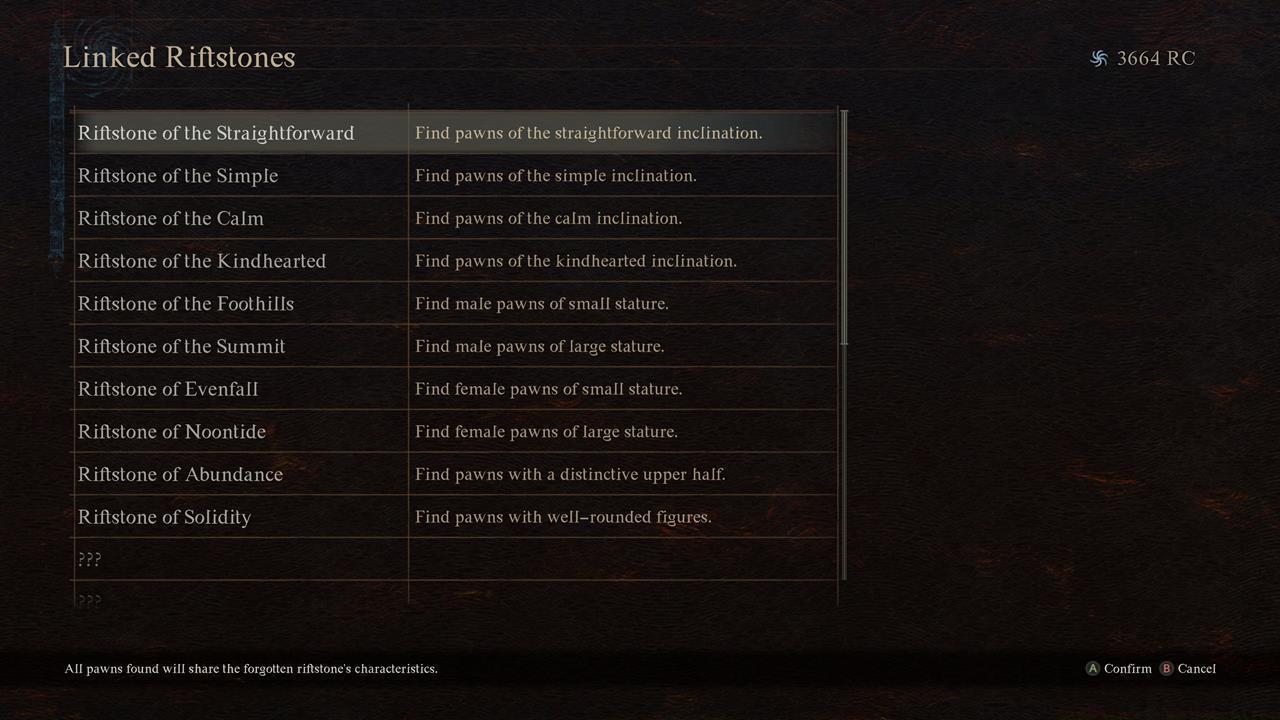Click the riftstone list scrollbar
1280x720 pixels.
[x=845, y=228]
